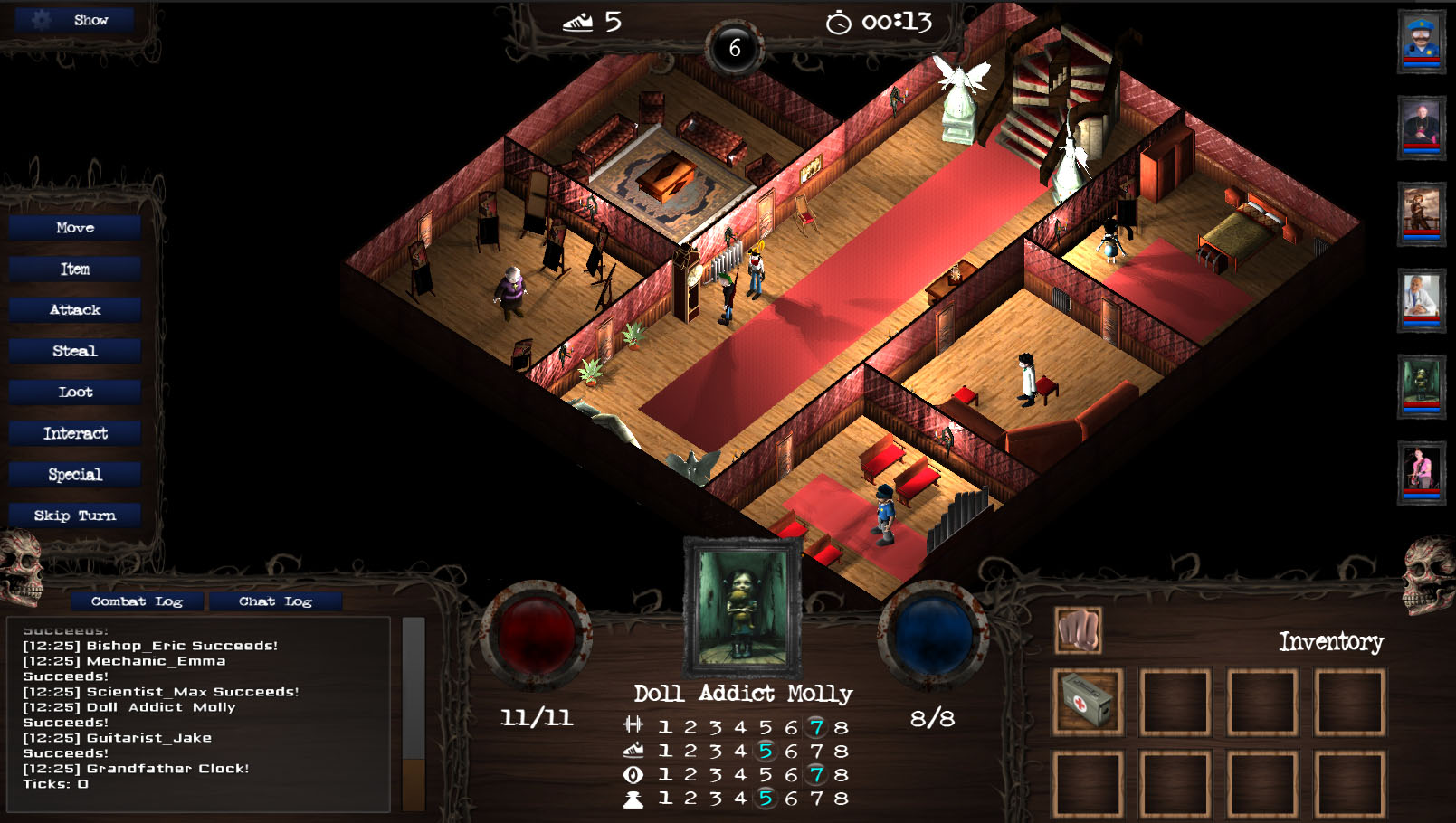1456x823 pixels.
Task: Open the Chat Log tab
Action: 275,601
